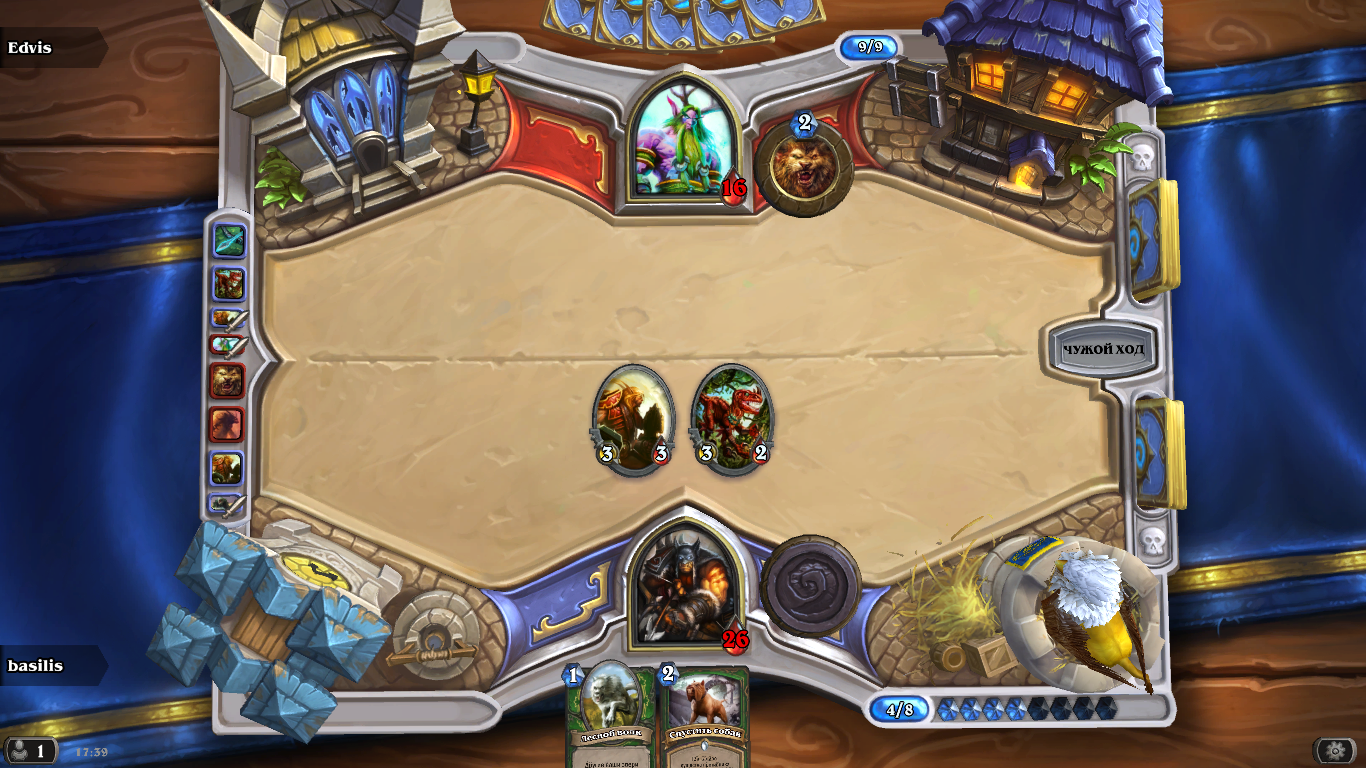Screen dimensions: 1366x768
Task: View the roaring lion history tile
Action: (x=227, y=381)
